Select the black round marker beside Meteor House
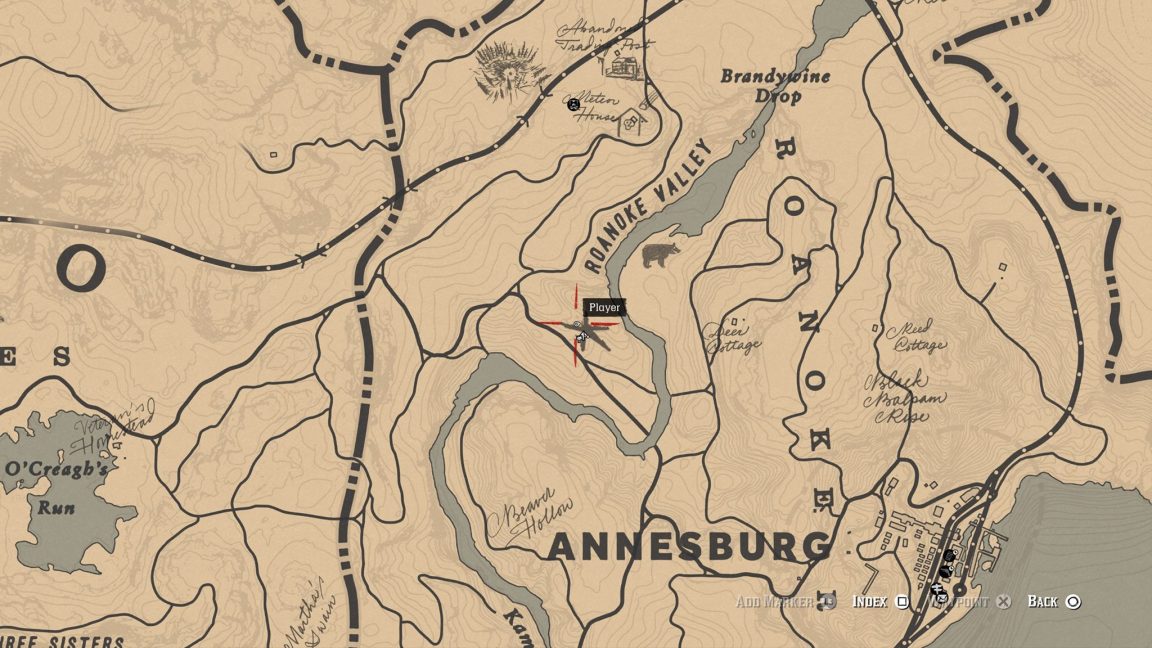 tap(574, 104)
